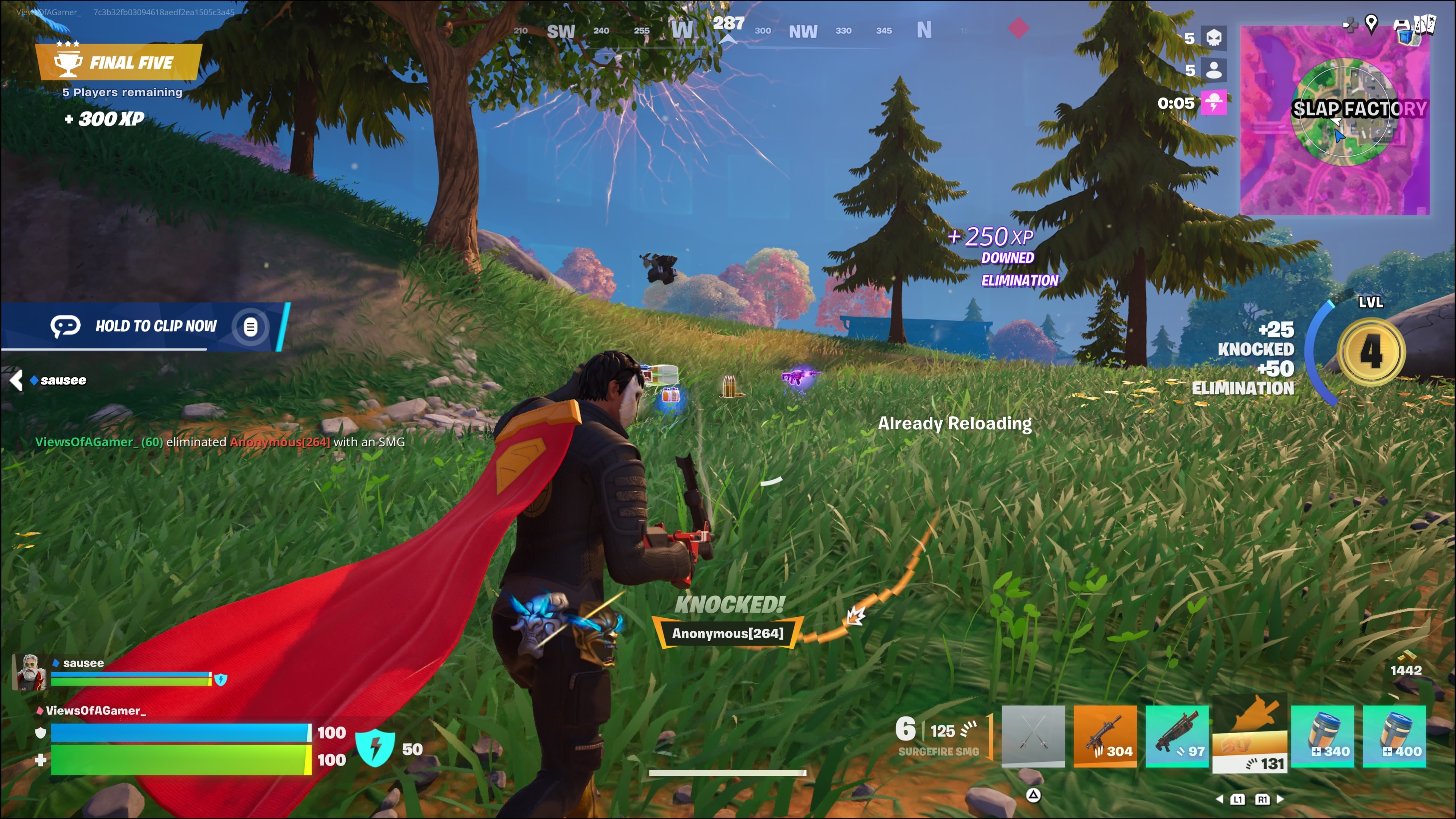Equip the orange Surgefire SMG slot
This screenshot has width=1456, height=819.
(x=1105, y=735)
